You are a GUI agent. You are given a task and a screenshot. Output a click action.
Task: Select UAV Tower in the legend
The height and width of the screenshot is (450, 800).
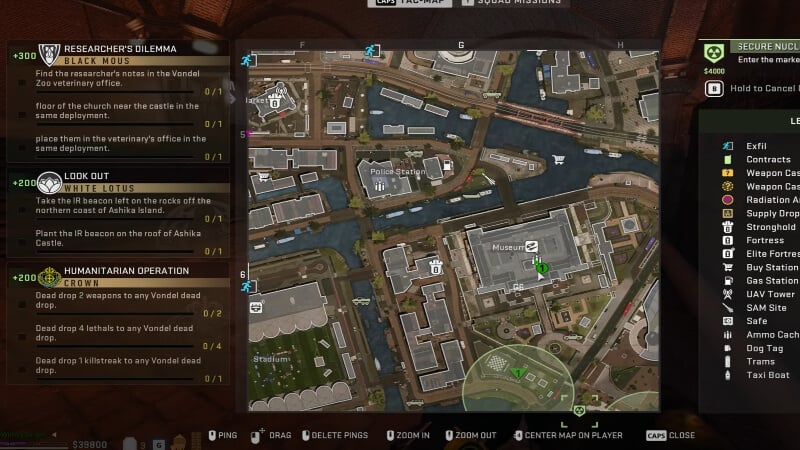tap(769, 294)
